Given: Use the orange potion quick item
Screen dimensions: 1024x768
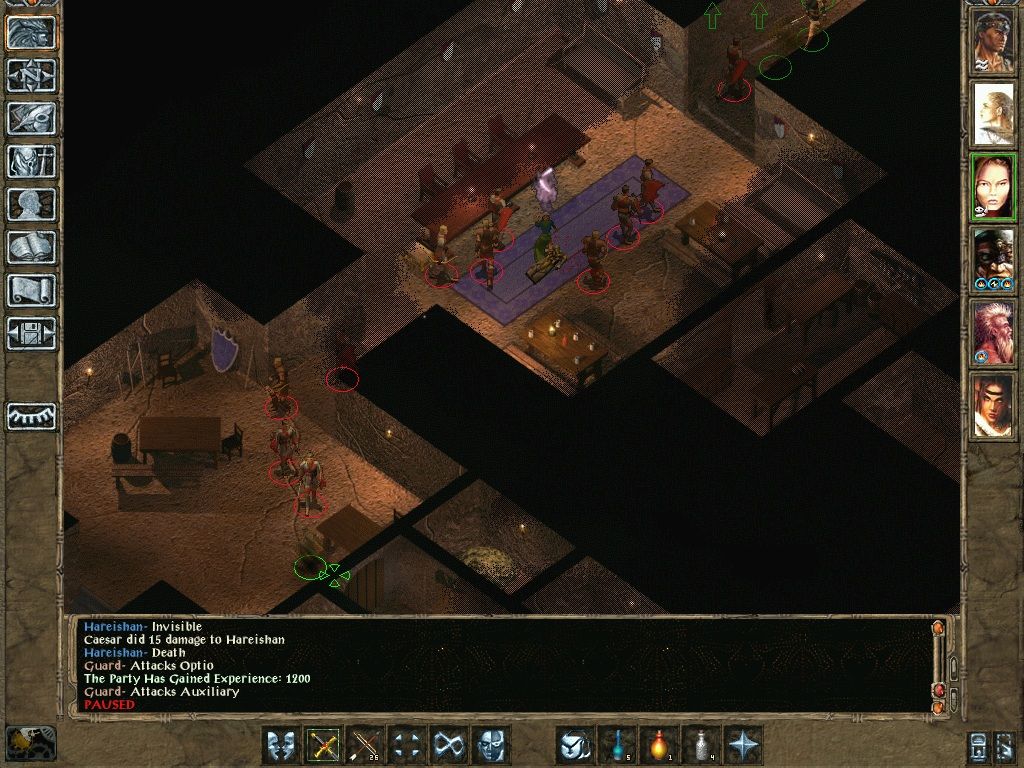Looking at the screenshot, I should [659, 745].
